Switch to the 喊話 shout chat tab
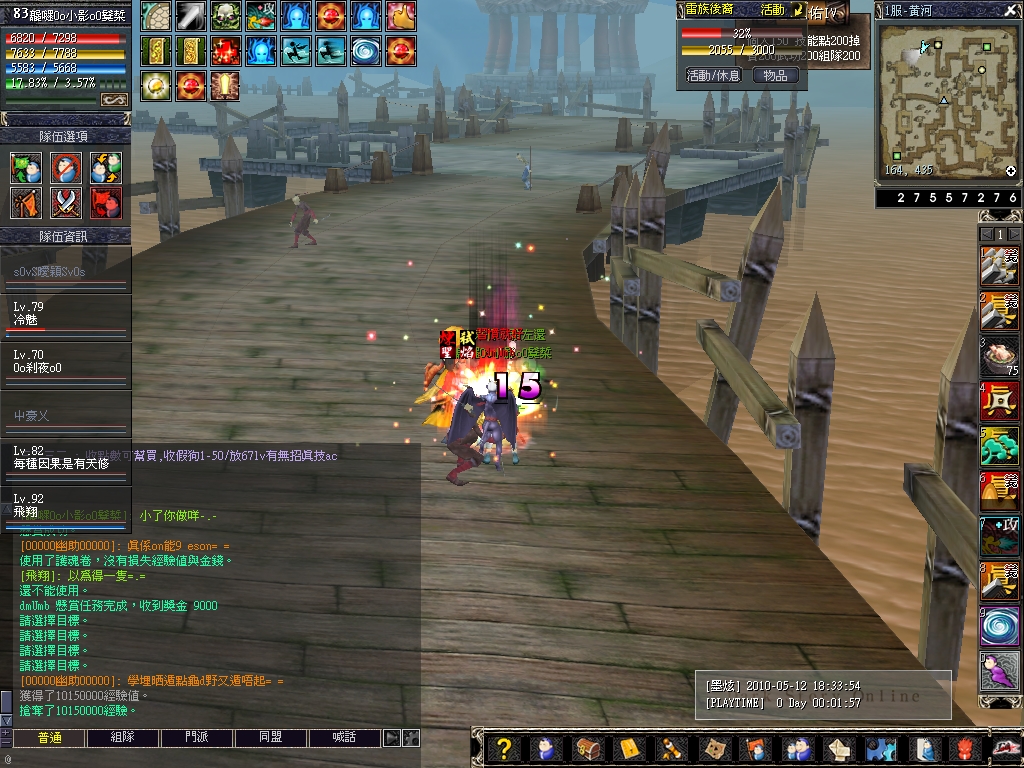The height and width of the screenshot is (768, 1024). tap(345, 738)
